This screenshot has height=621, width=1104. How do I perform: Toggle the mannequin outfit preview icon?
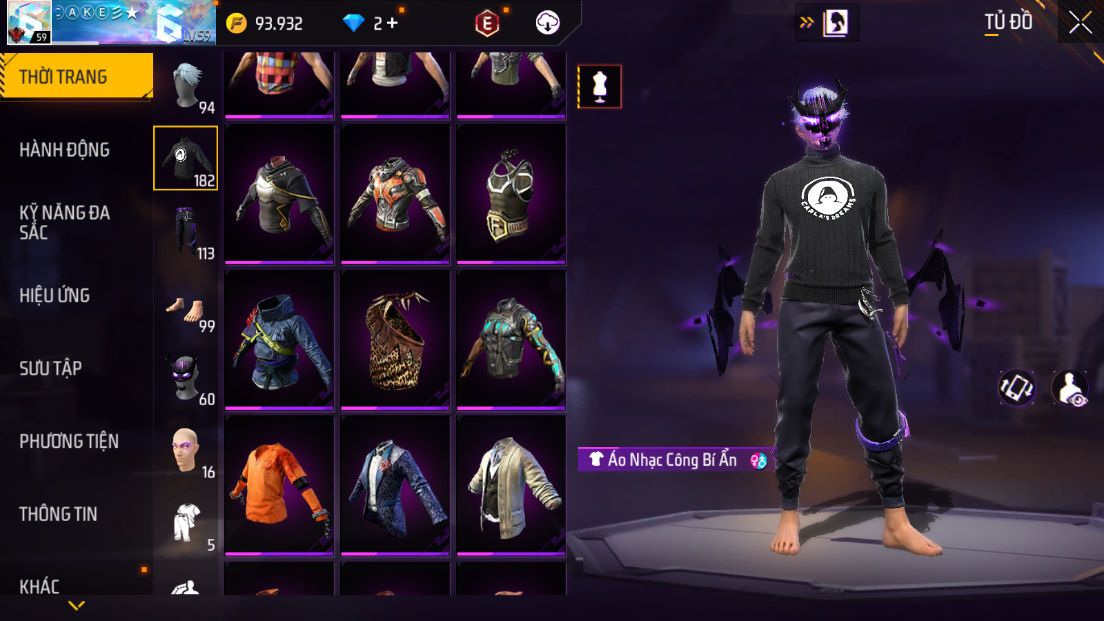[x=599, y=86]
